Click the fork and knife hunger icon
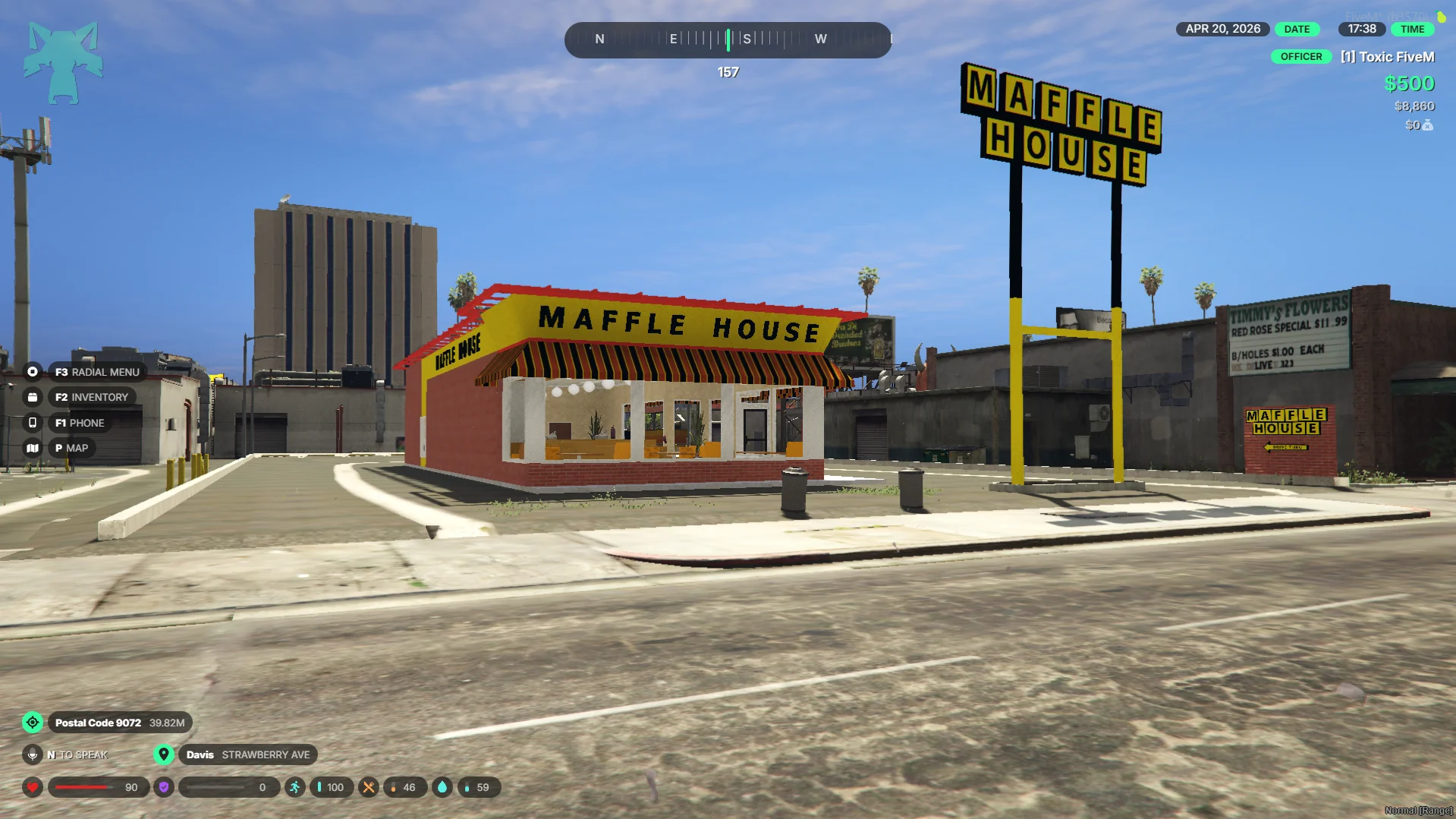Viewport: 1456px width, 819px height. pyautogui.click(x=369, y=787)
